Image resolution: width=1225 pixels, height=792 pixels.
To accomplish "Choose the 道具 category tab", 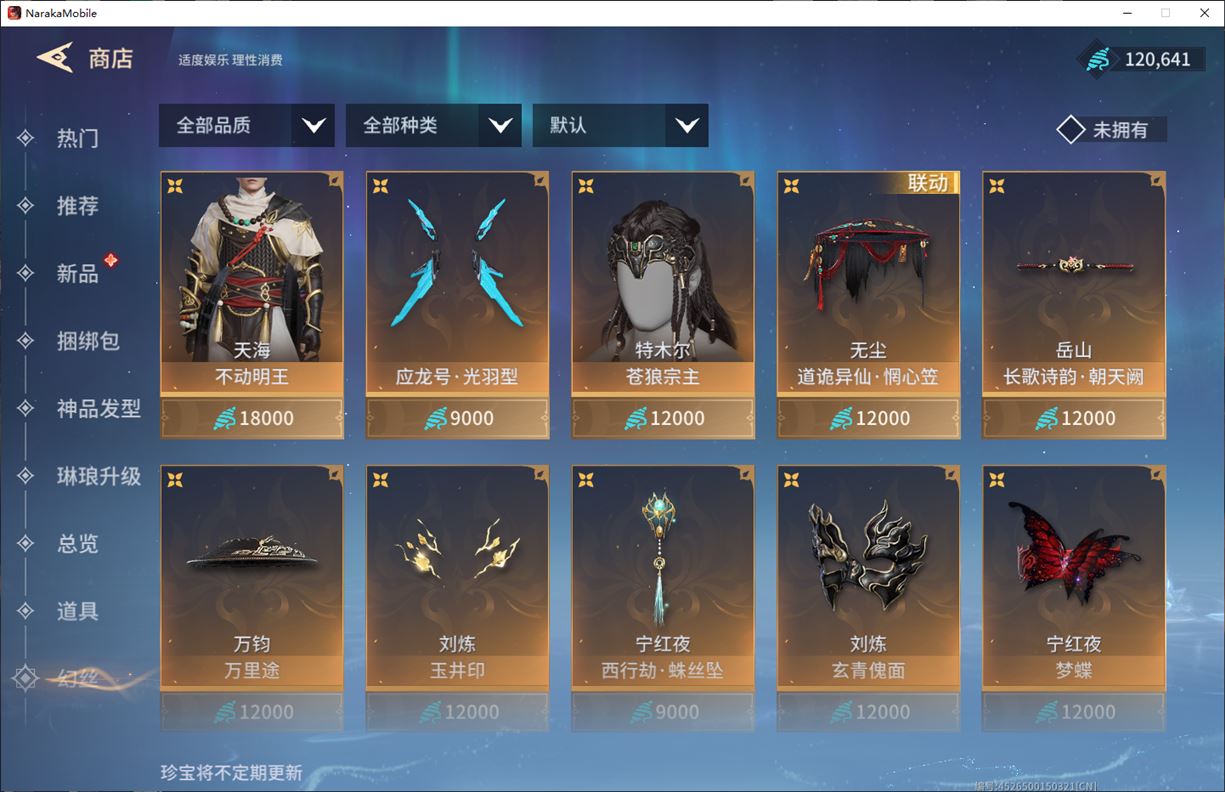I will [x=77, y=611].
